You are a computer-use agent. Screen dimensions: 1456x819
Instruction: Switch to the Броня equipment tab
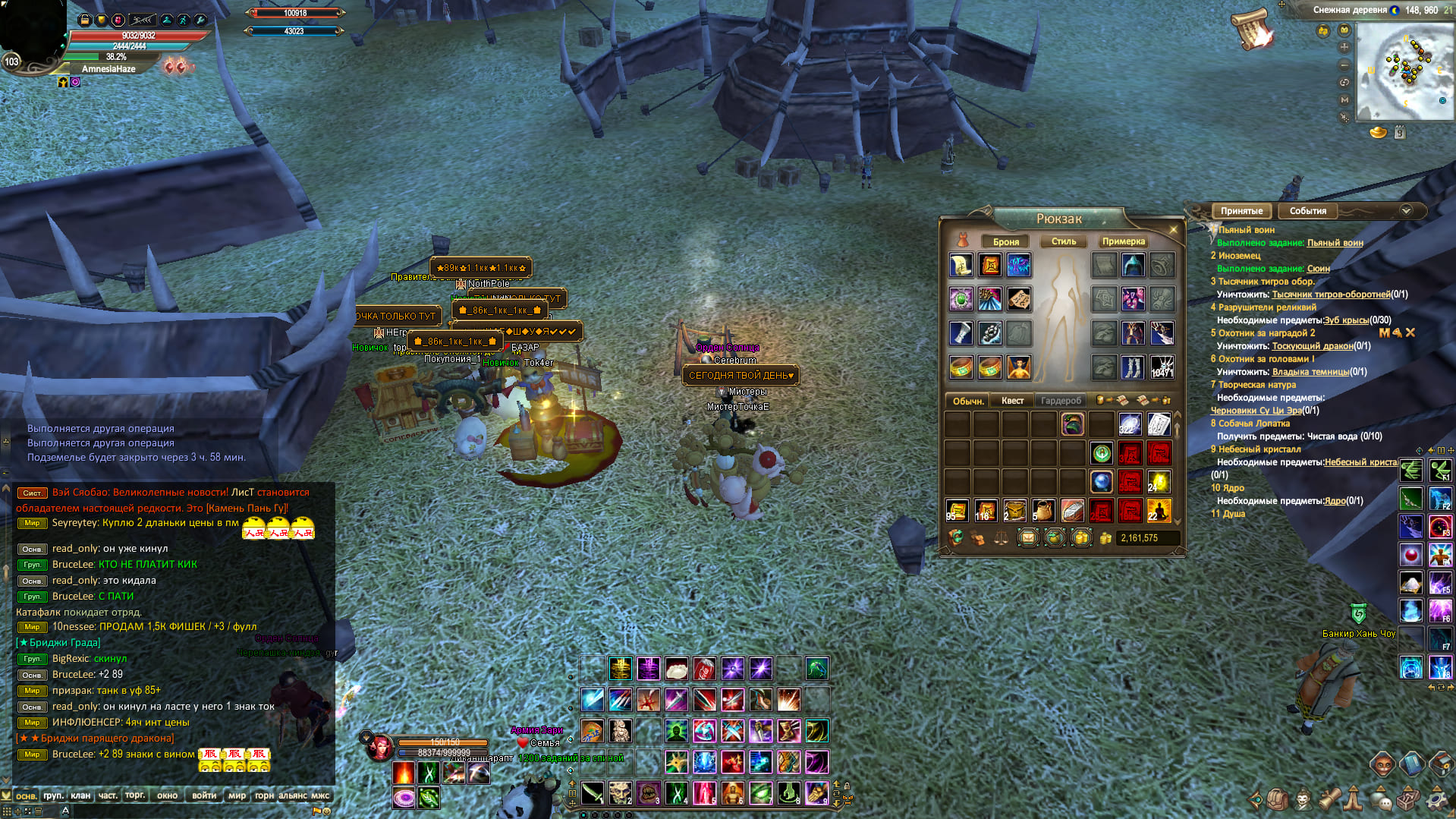1005,241
